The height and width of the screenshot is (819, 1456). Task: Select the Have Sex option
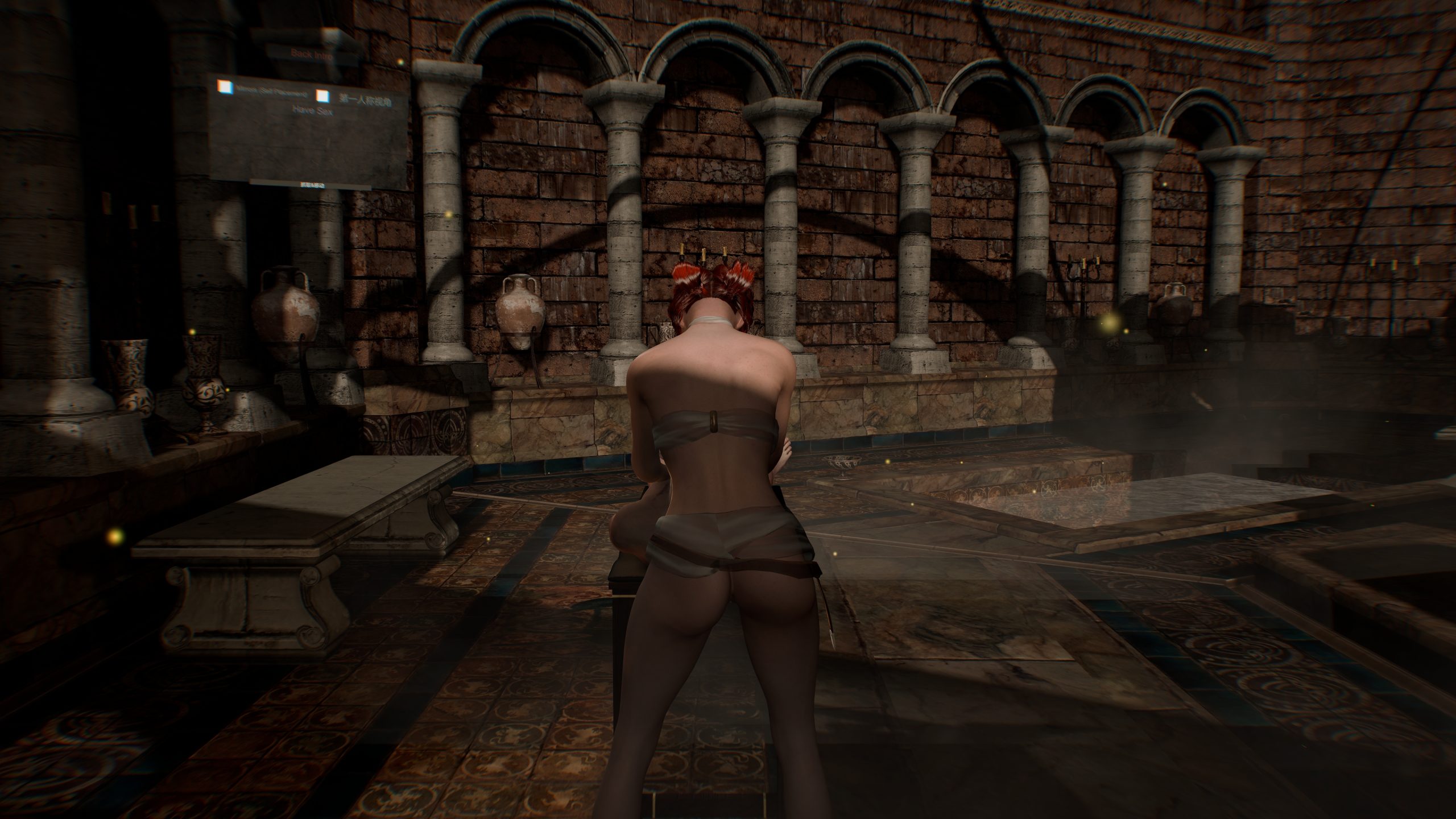click(x=312, y=111)
